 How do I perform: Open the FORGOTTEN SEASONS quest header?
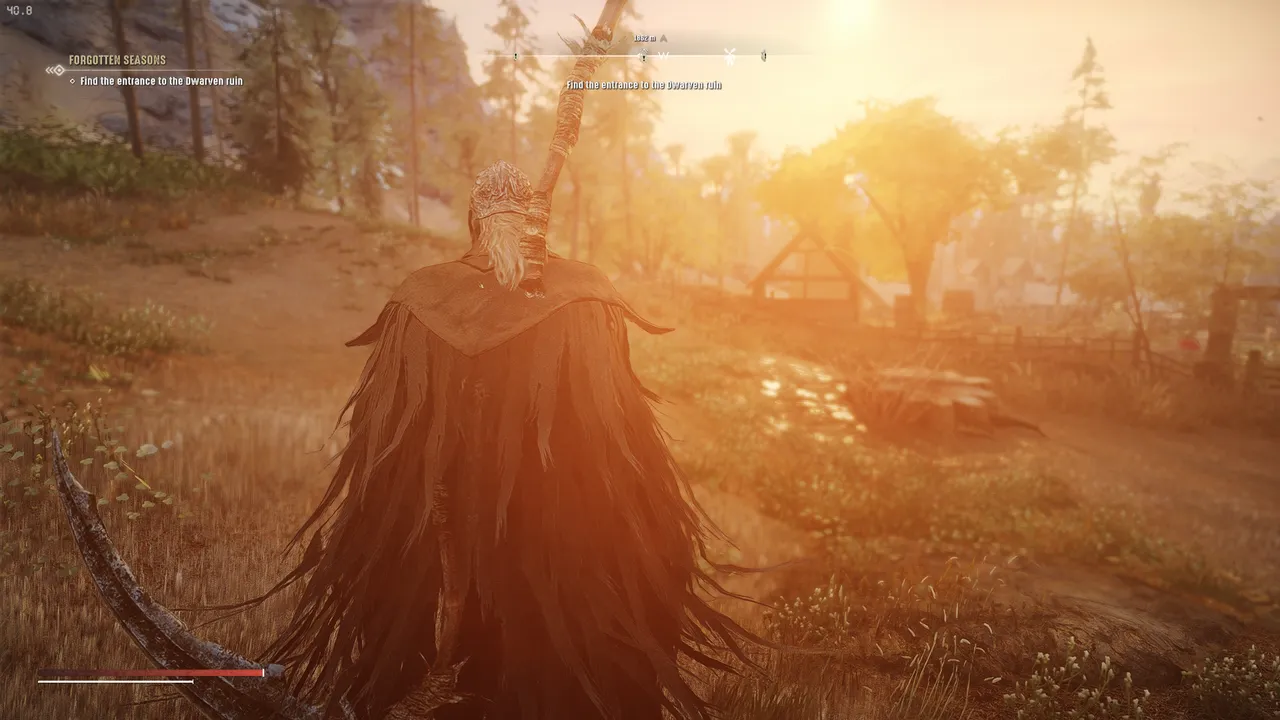point(118,59)
